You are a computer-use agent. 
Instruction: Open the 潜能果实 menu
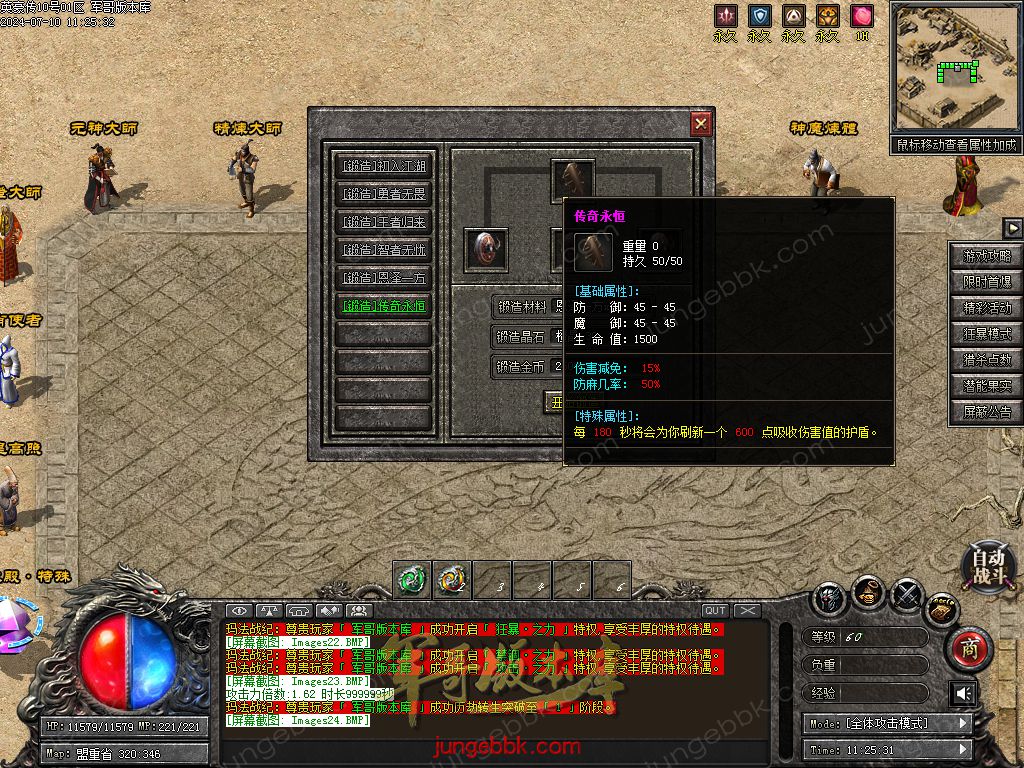point(987,386)
